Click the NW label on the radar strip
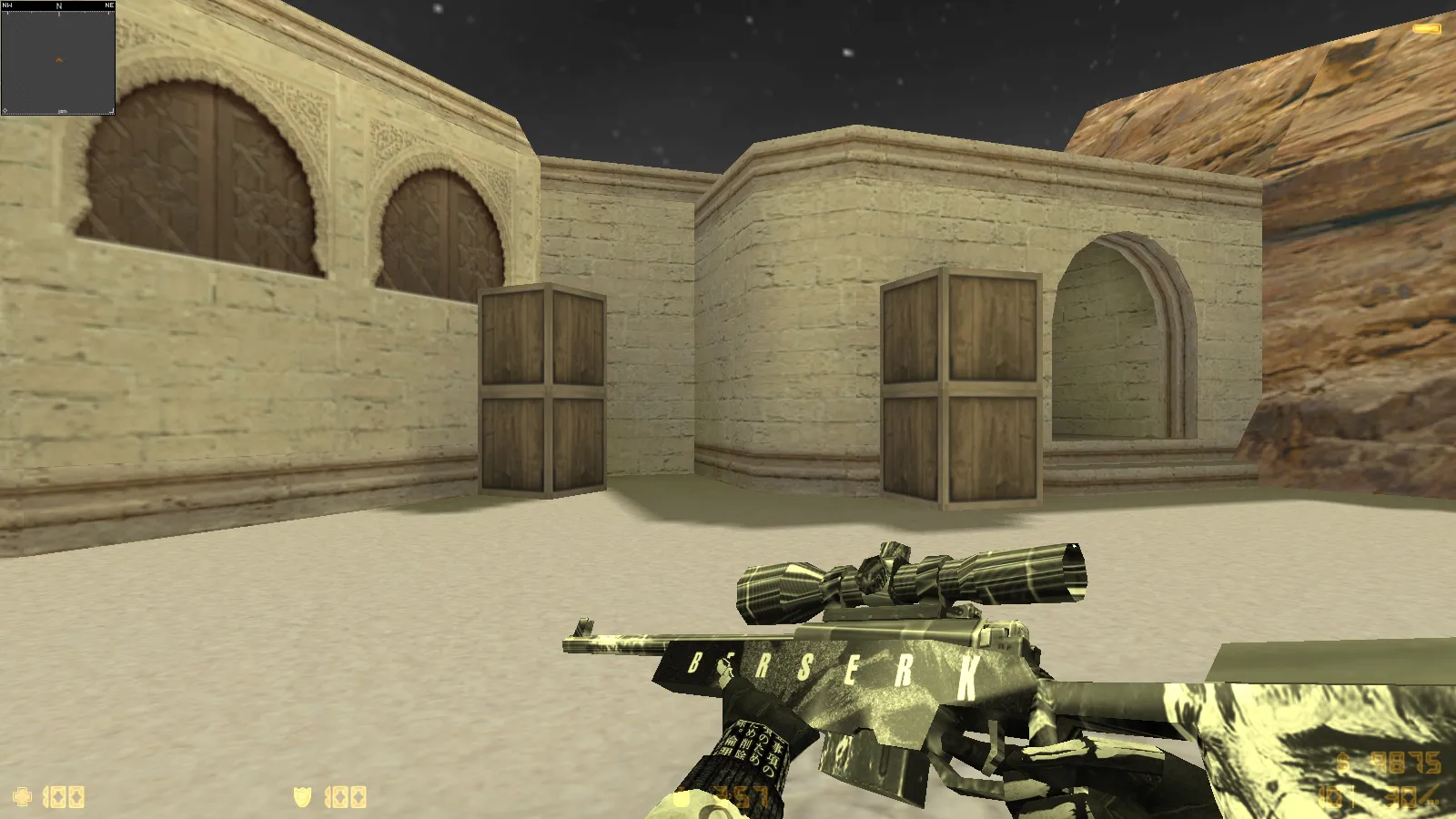The height and width of the screenshot is (819, 1456). 7,5
